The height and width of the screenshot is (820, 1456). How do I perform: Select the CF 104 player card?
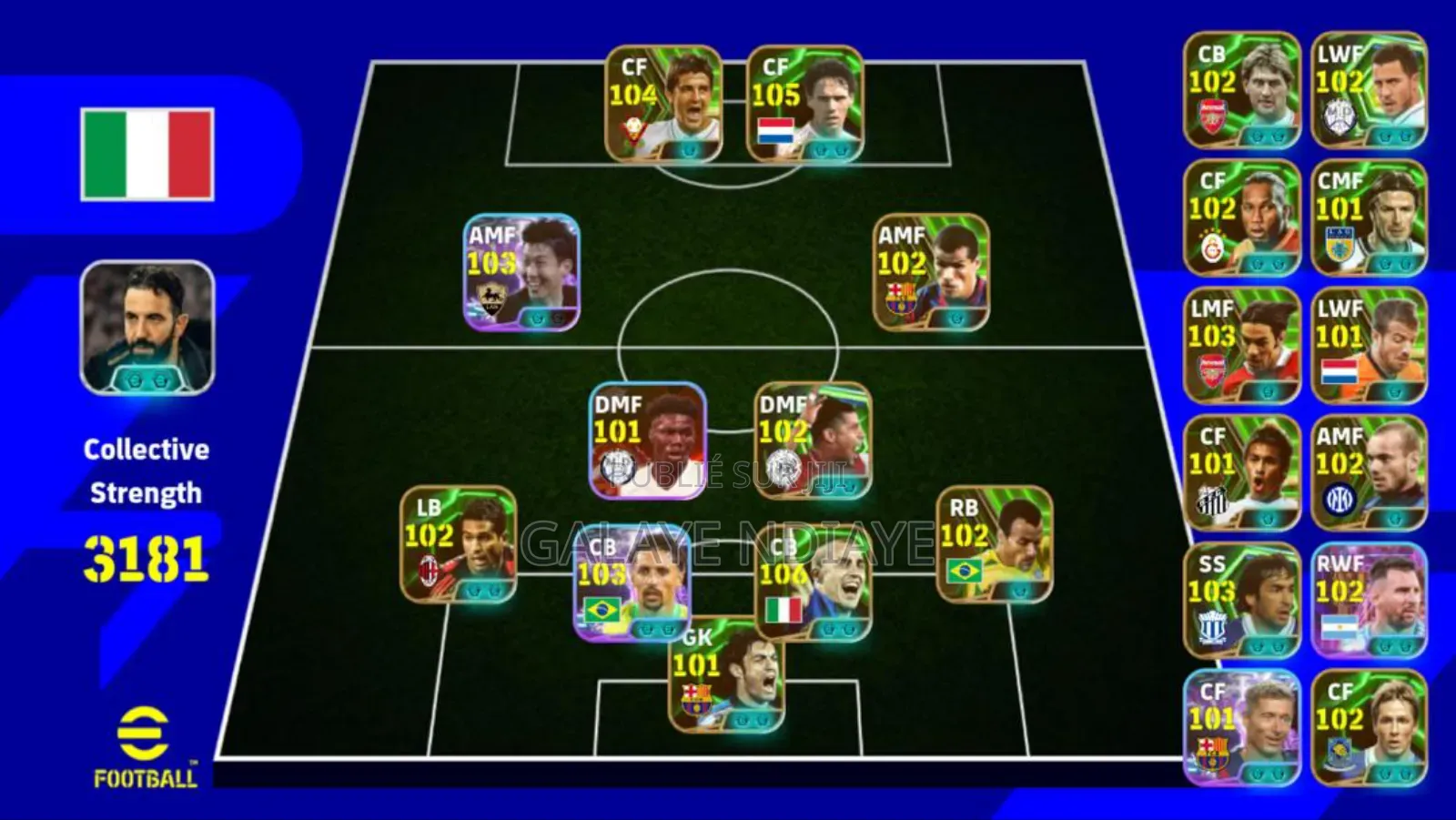[x=663, y=104]
